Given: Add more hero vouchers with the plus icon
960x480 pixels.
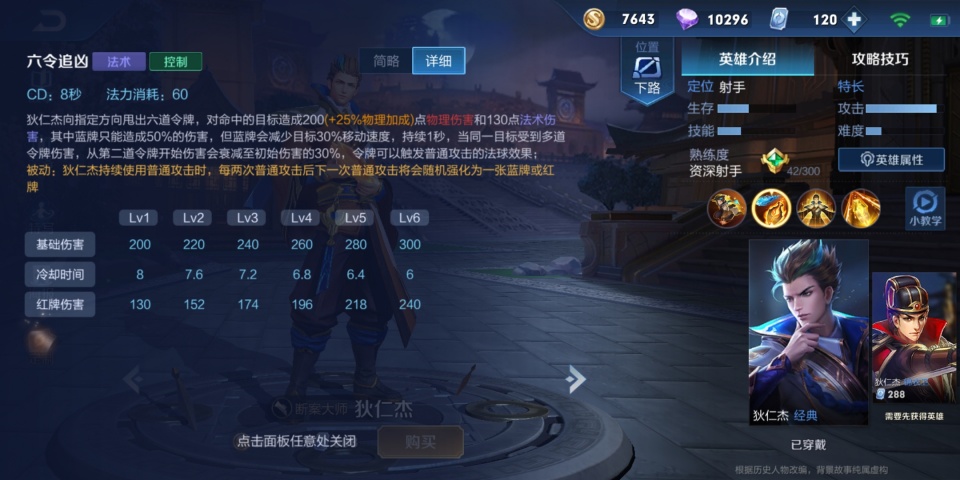Looking at the screenshot, I should point(853,19).
